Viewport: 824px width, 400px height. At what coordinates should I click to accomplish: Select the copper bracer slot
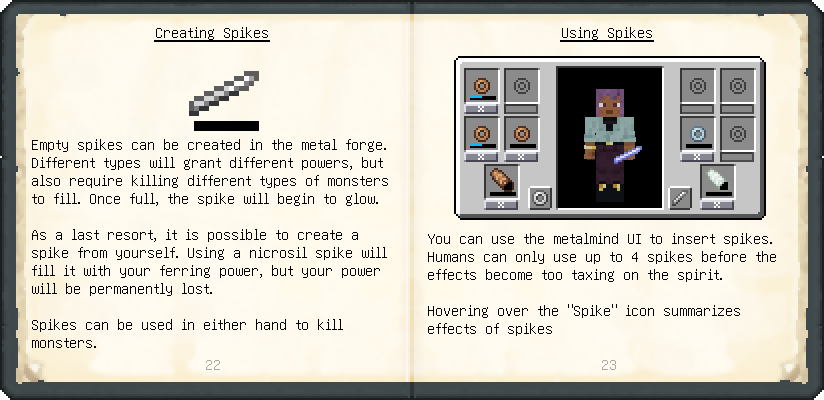click(501, 182)
